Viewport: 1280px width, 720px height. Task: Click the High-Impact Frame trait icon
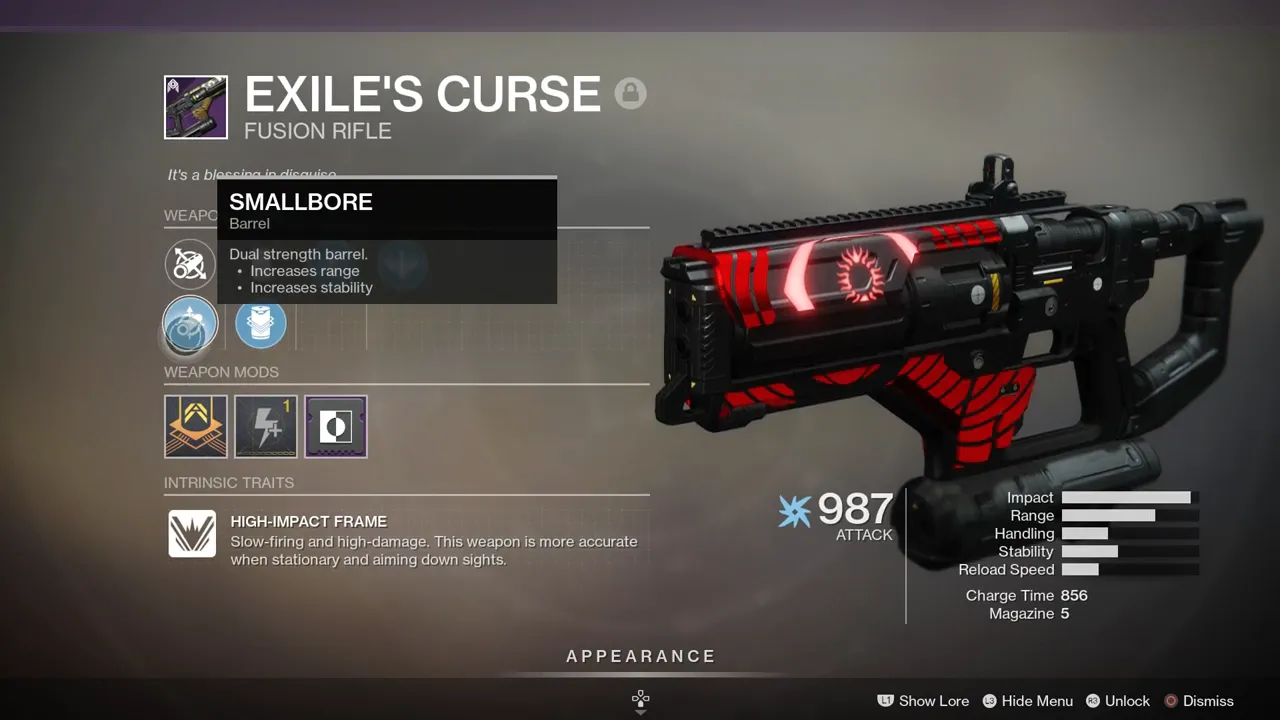point(191,535)
